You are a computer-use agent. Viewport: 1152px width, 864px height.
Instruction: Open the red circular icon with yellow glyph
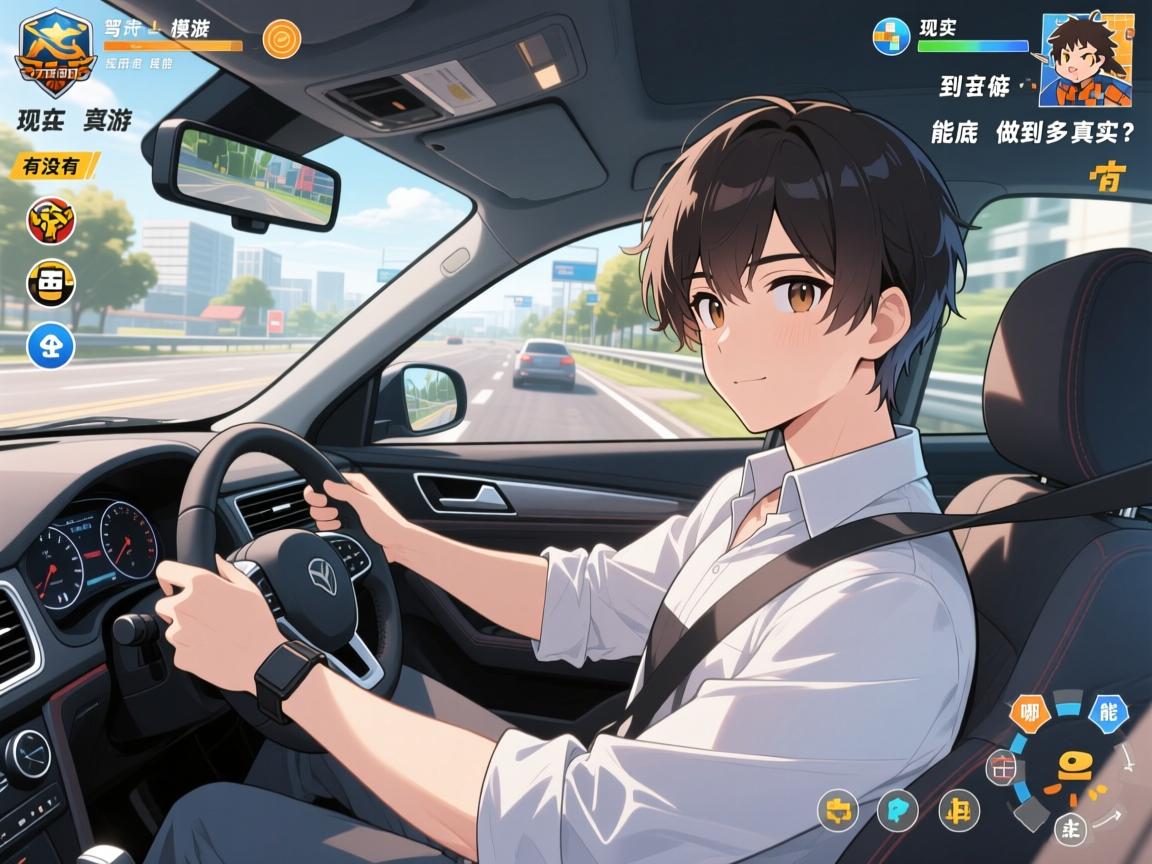pyautogui.click(x=49, y=220)
